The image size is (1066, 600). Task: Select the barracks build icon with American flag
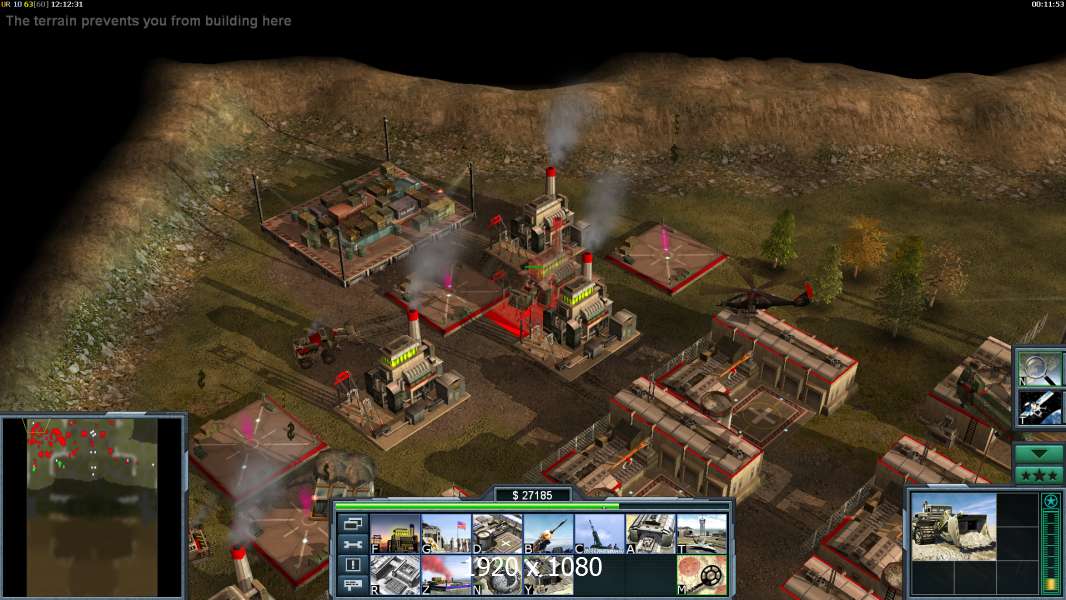[446, 534]
